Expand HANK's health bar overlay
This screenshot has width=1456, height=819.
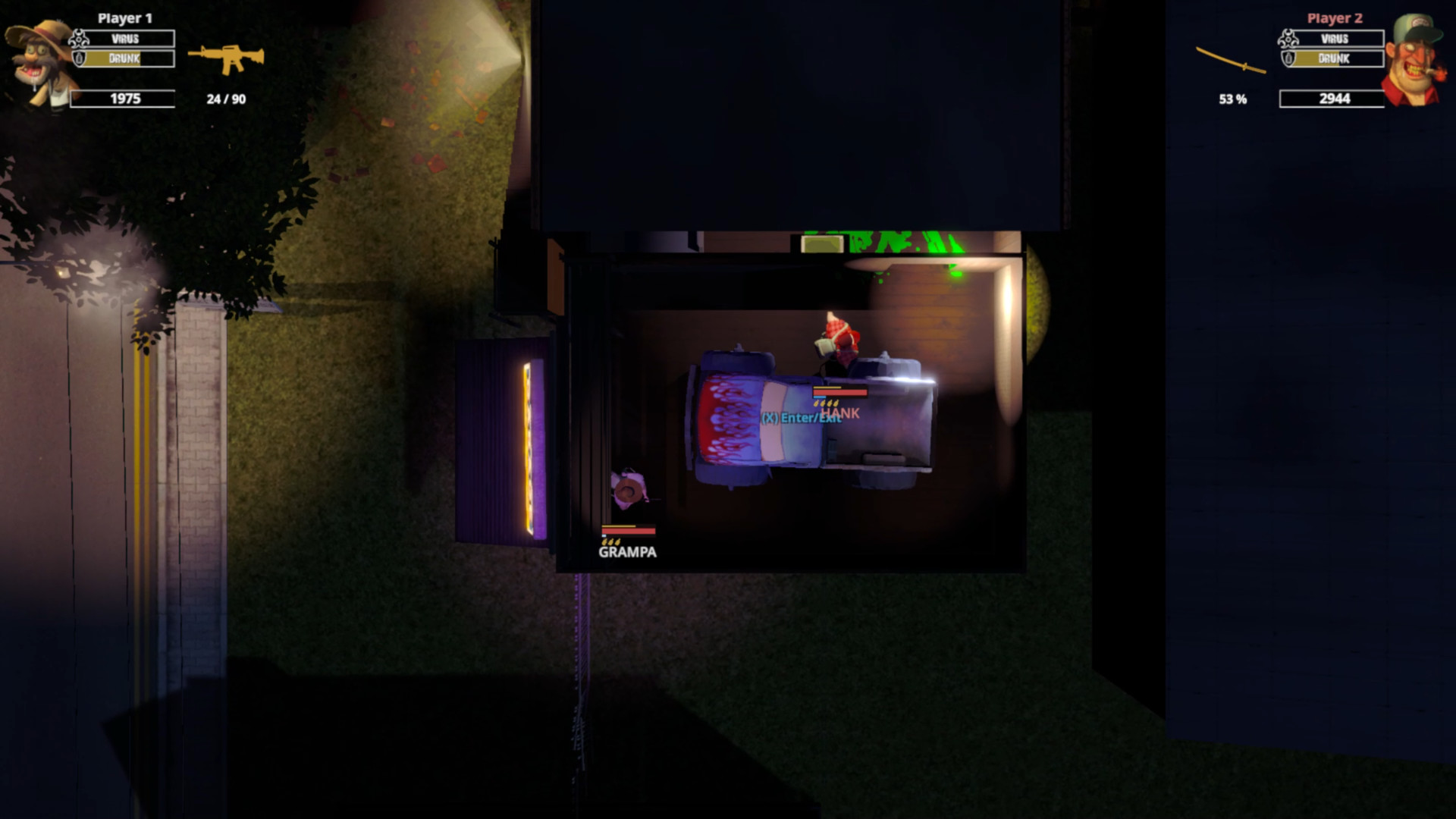point(842,392)
